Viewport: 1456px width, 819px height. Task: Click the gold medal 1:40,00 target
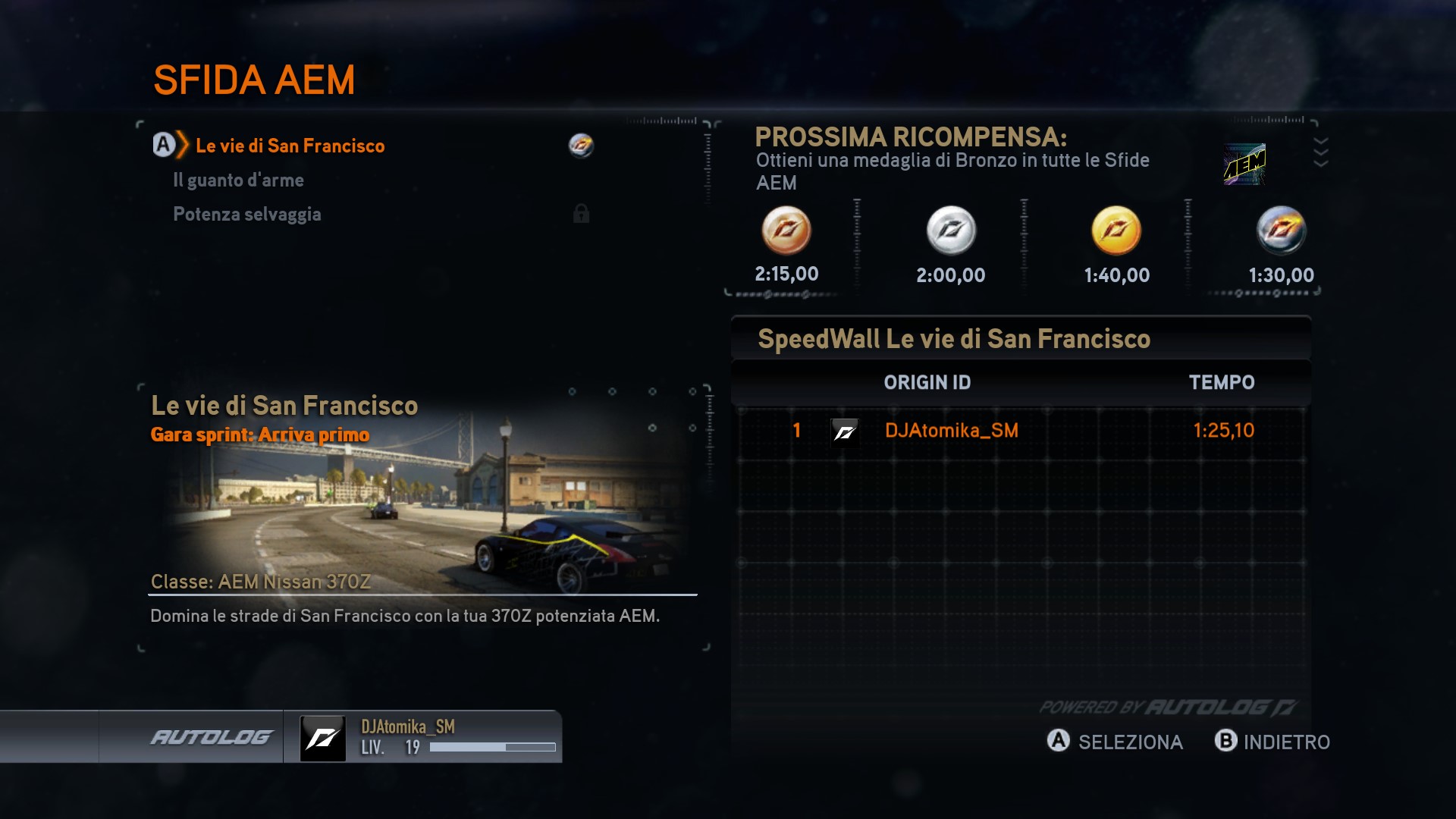(1116, 231)
